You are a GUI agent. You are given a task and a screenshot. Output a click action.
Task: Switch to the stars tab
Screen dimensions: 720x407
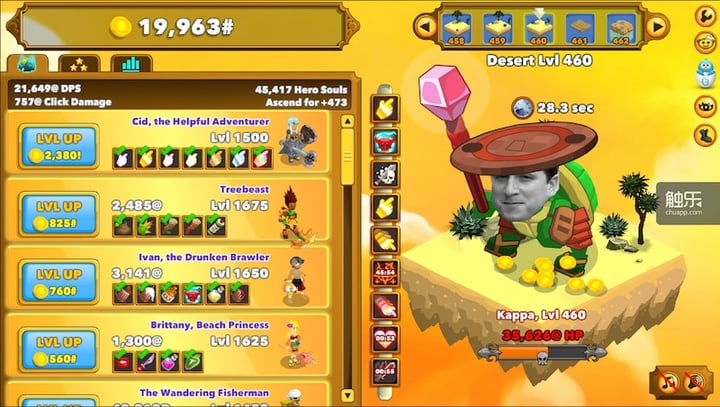[x=78, y=65]
